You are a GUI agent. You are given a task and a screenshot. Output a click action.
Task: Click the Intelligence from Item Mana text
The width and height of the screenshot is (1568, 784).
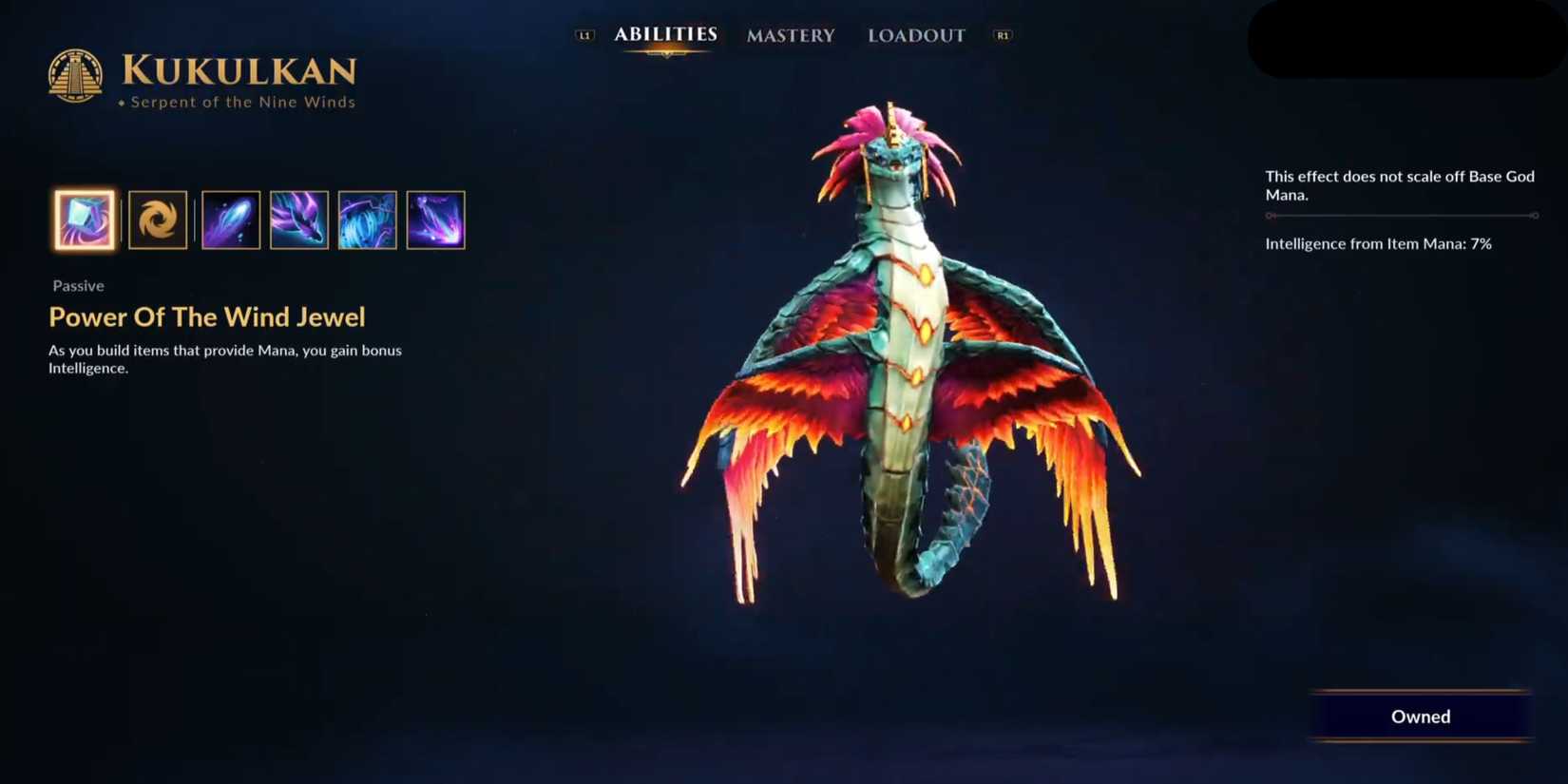point(1378,243)
